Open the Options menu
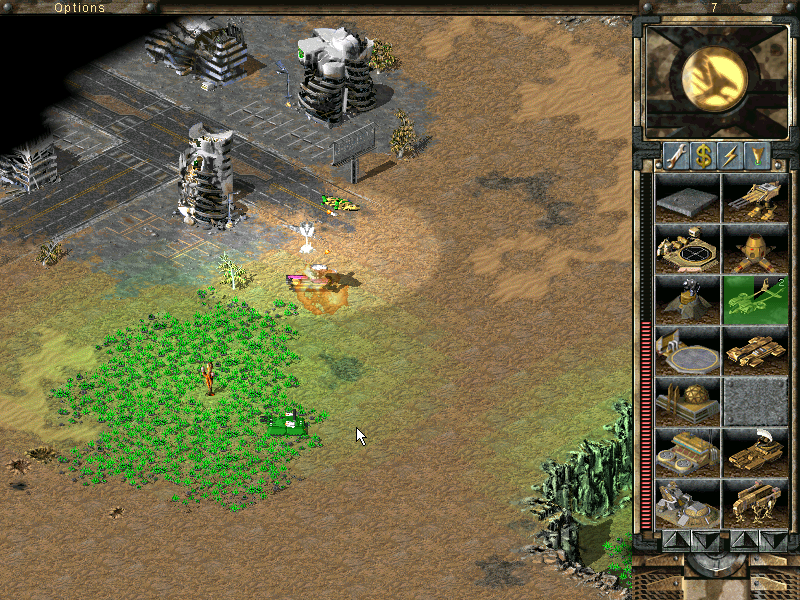The image size is (800, 600). point(79,7)
